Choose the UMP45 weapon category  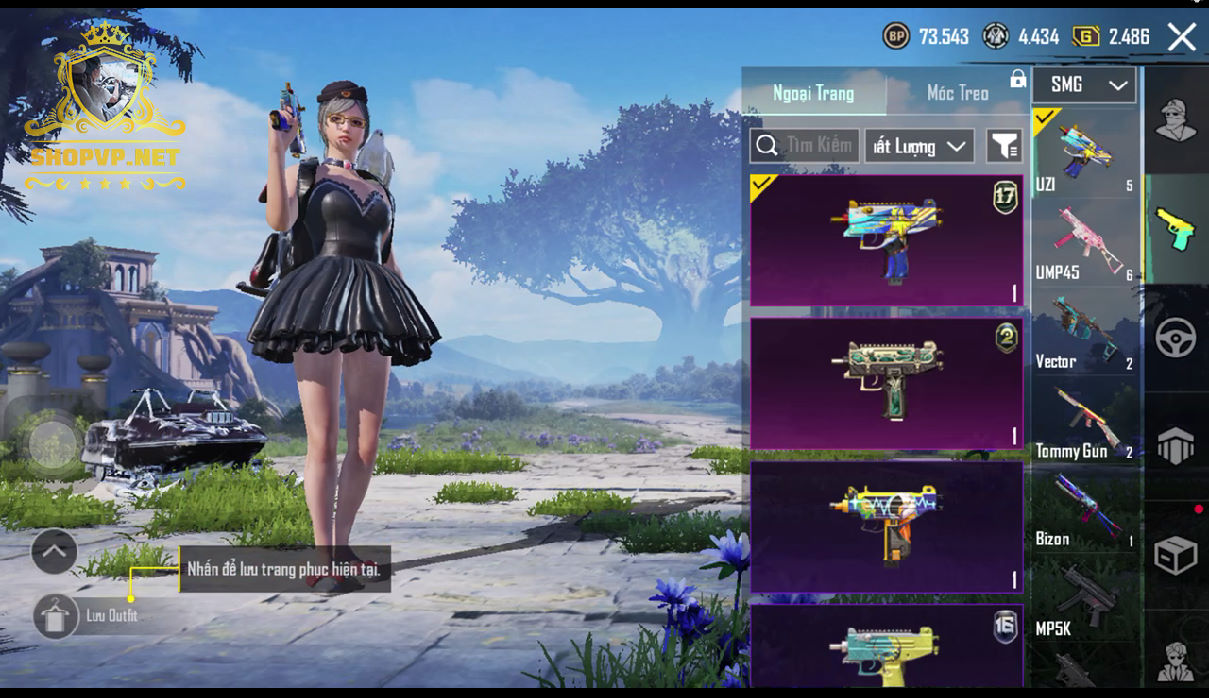1085,242
